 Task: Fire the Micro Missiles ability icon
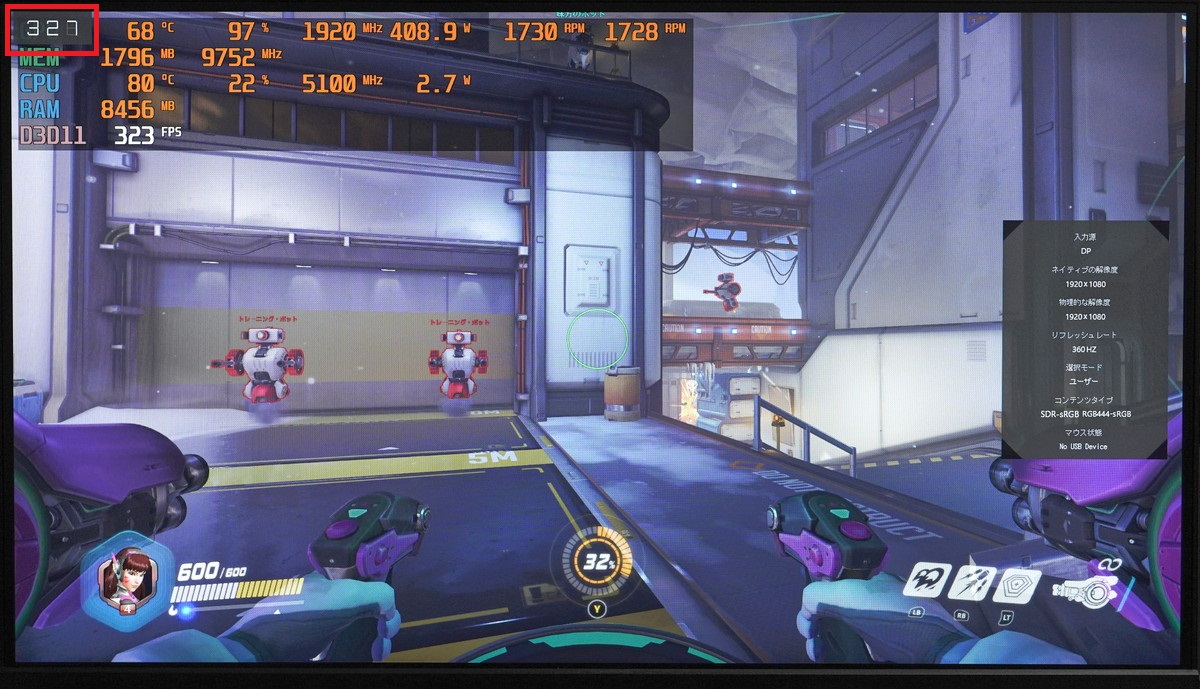(969, 581)
